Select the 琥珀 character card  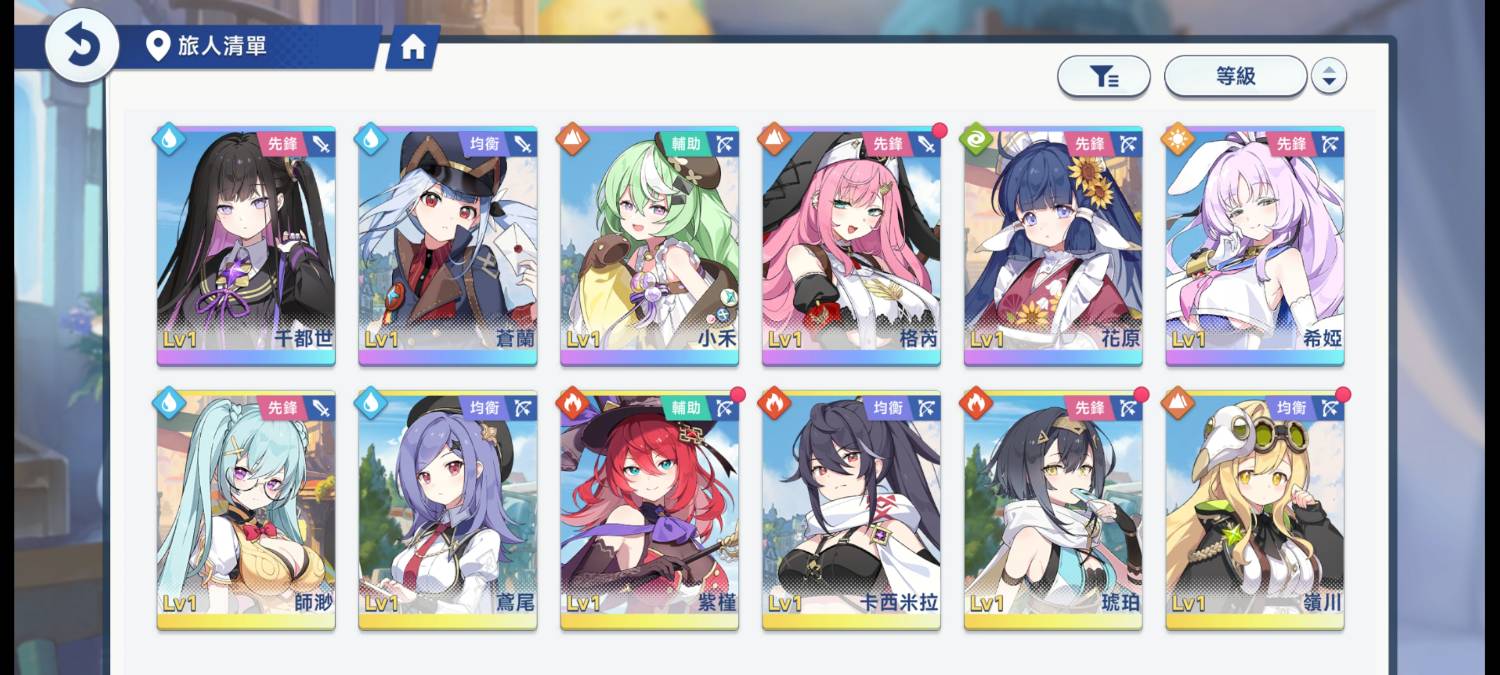click(1053, 510)
